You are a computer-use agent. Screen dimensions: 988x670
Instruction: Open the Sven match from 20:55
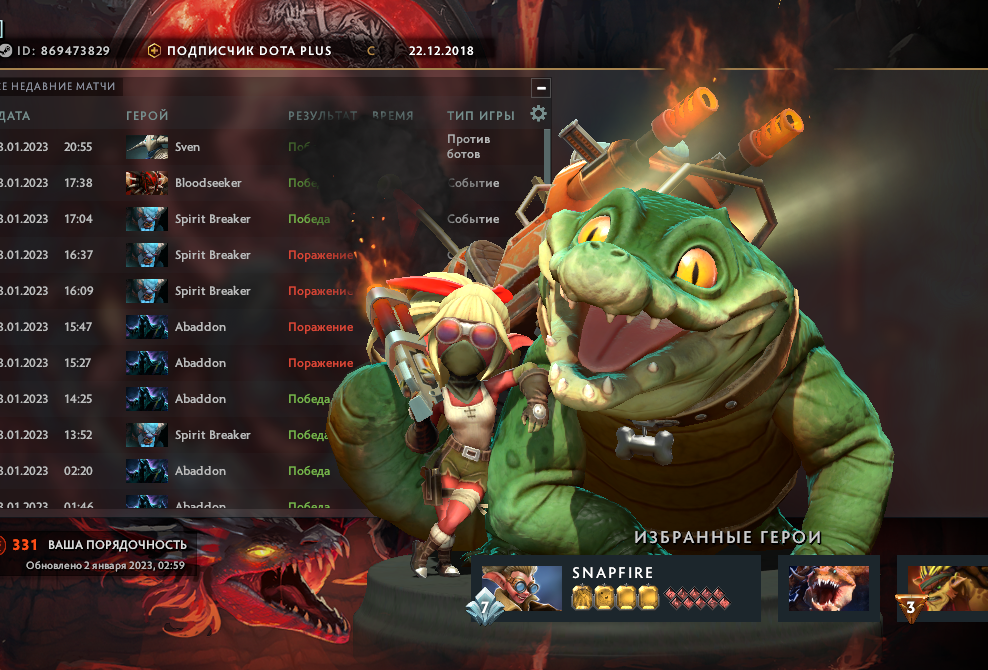[x=187, y=147]
